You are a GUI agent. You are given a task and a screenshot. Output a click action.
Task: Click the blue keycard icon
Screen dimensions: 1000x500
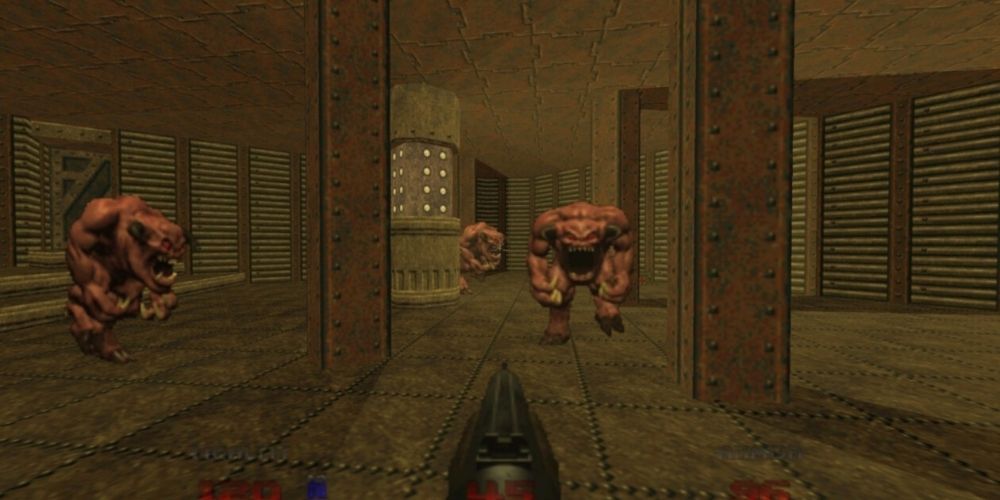coord(317,490)
